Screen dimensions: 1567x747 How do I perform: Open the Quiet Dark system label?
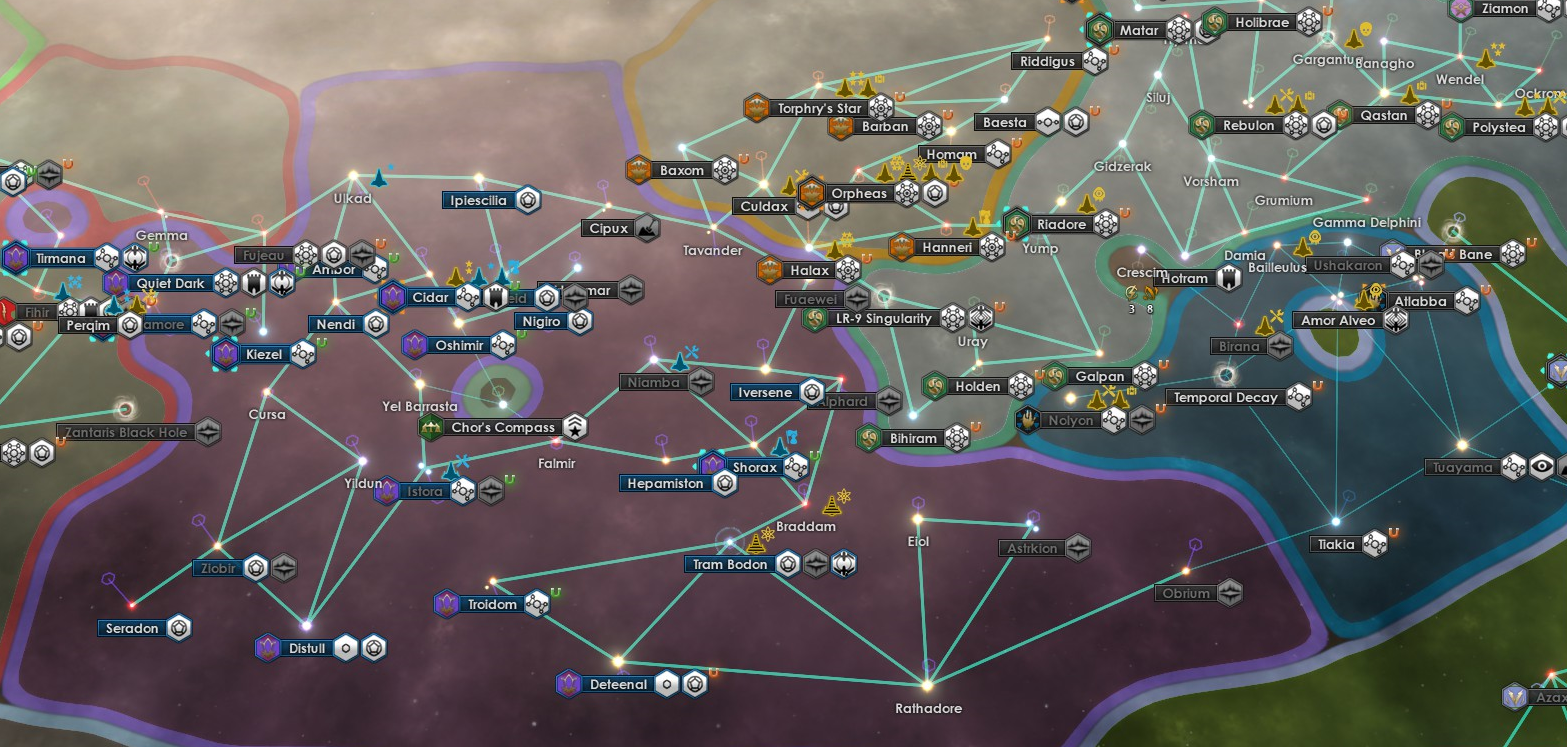[x=170, y=283]
